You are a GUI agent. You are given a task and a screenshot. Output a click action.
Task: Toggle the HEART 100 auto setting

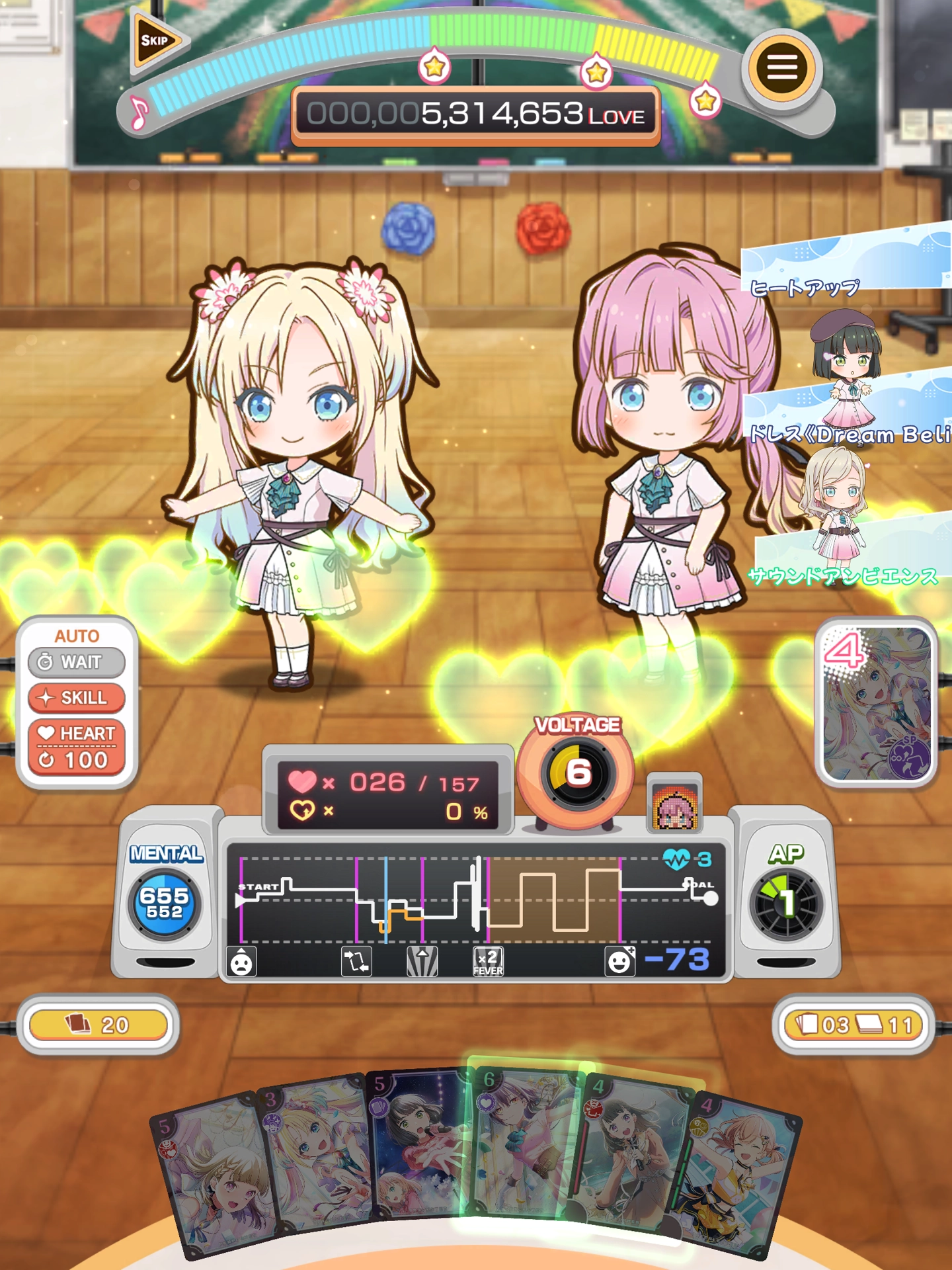[75, 745]
